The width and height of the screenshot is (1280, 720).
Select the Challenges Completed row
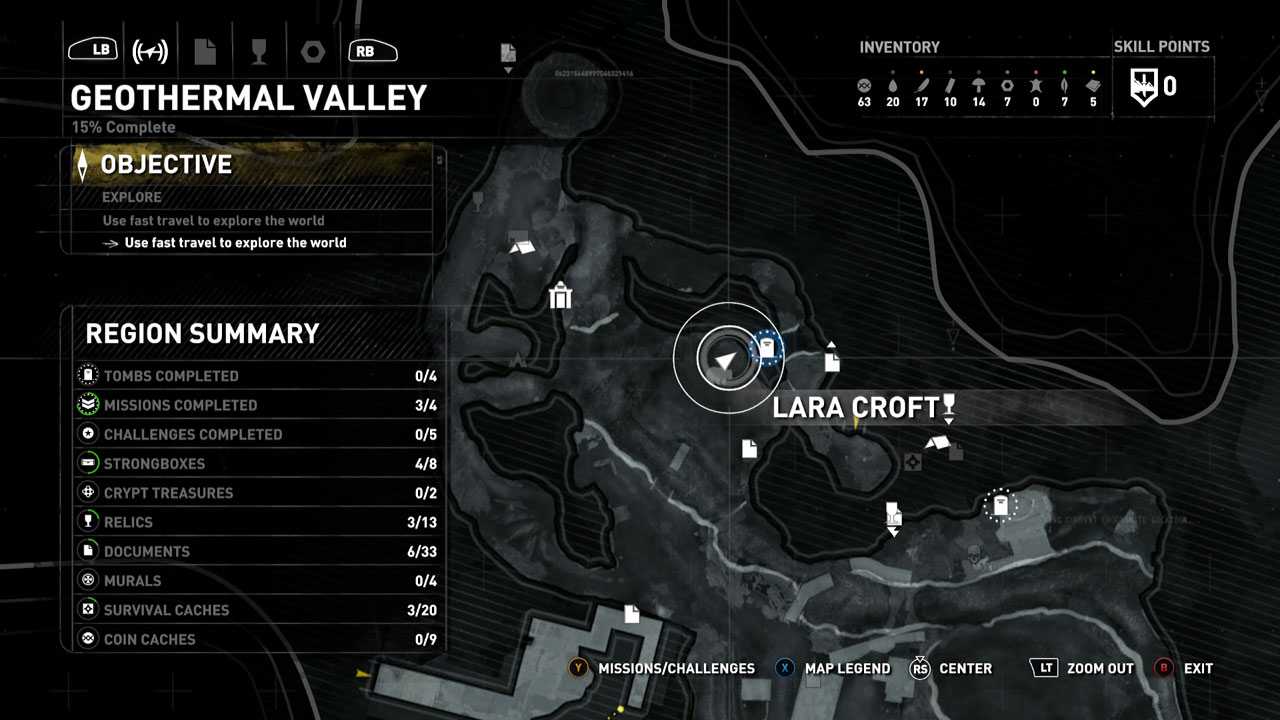tap(258, 434)
